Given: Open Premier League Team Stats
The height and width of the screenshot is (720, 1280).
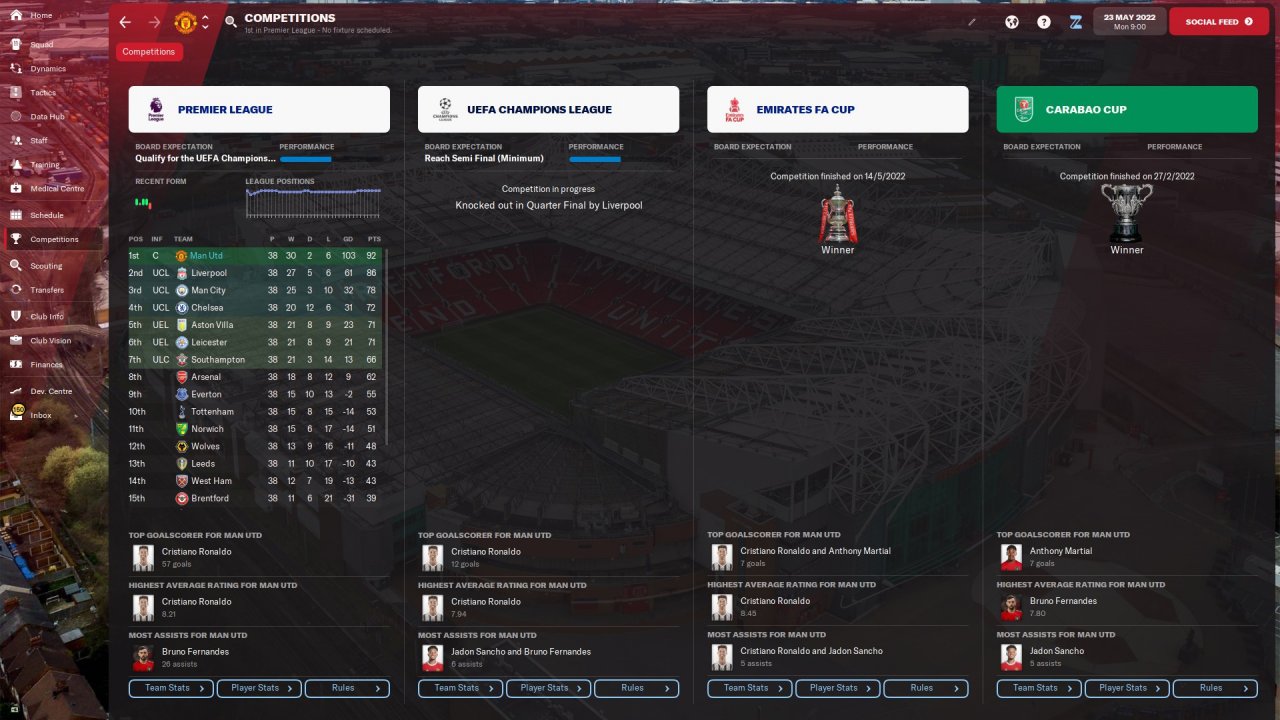Looking at the screenshot, I should [x=171, y=688].
